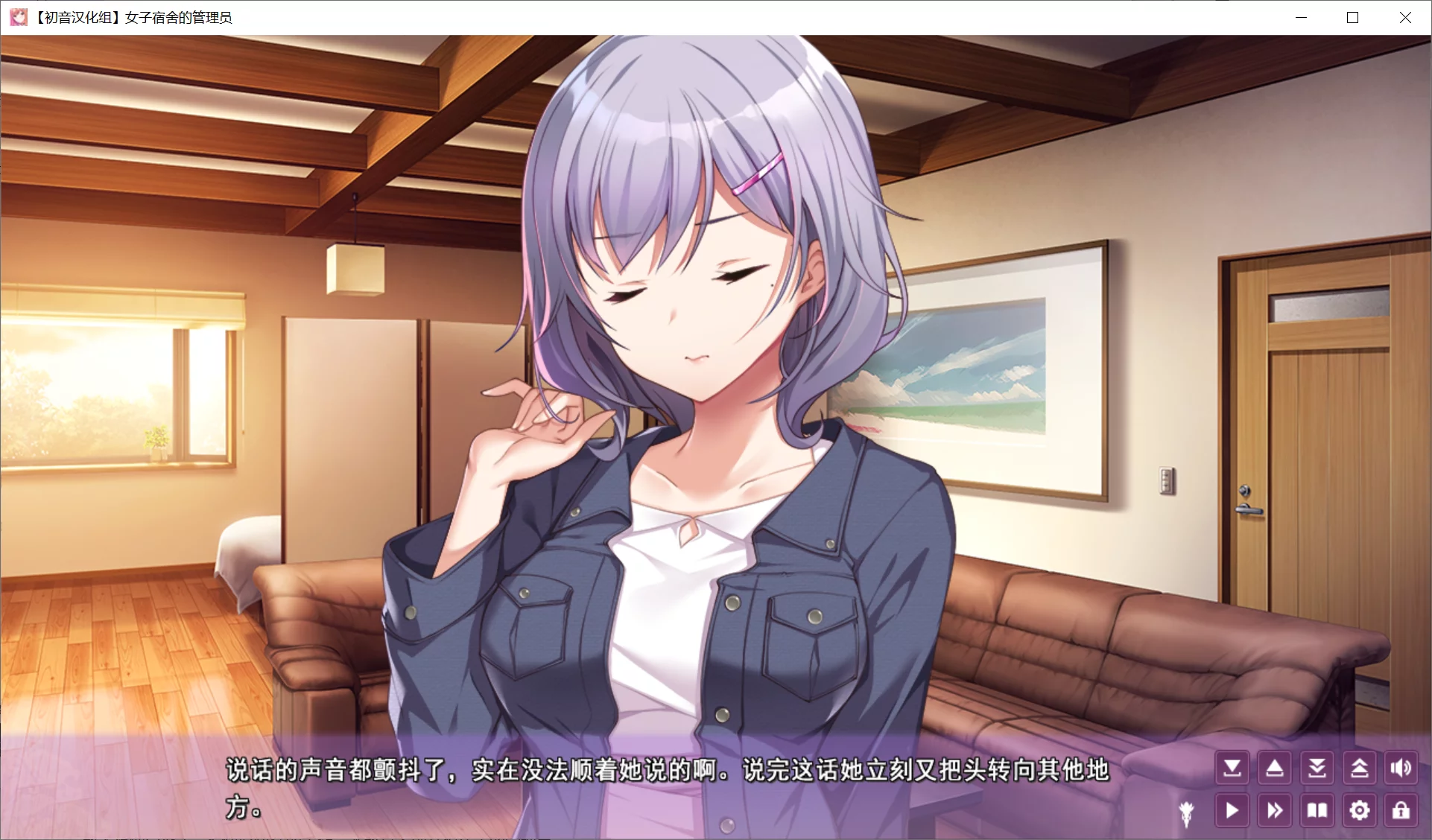Activate quick load with the double up-arrow icon
The image size is (1432, 840).
point(1360,769)
